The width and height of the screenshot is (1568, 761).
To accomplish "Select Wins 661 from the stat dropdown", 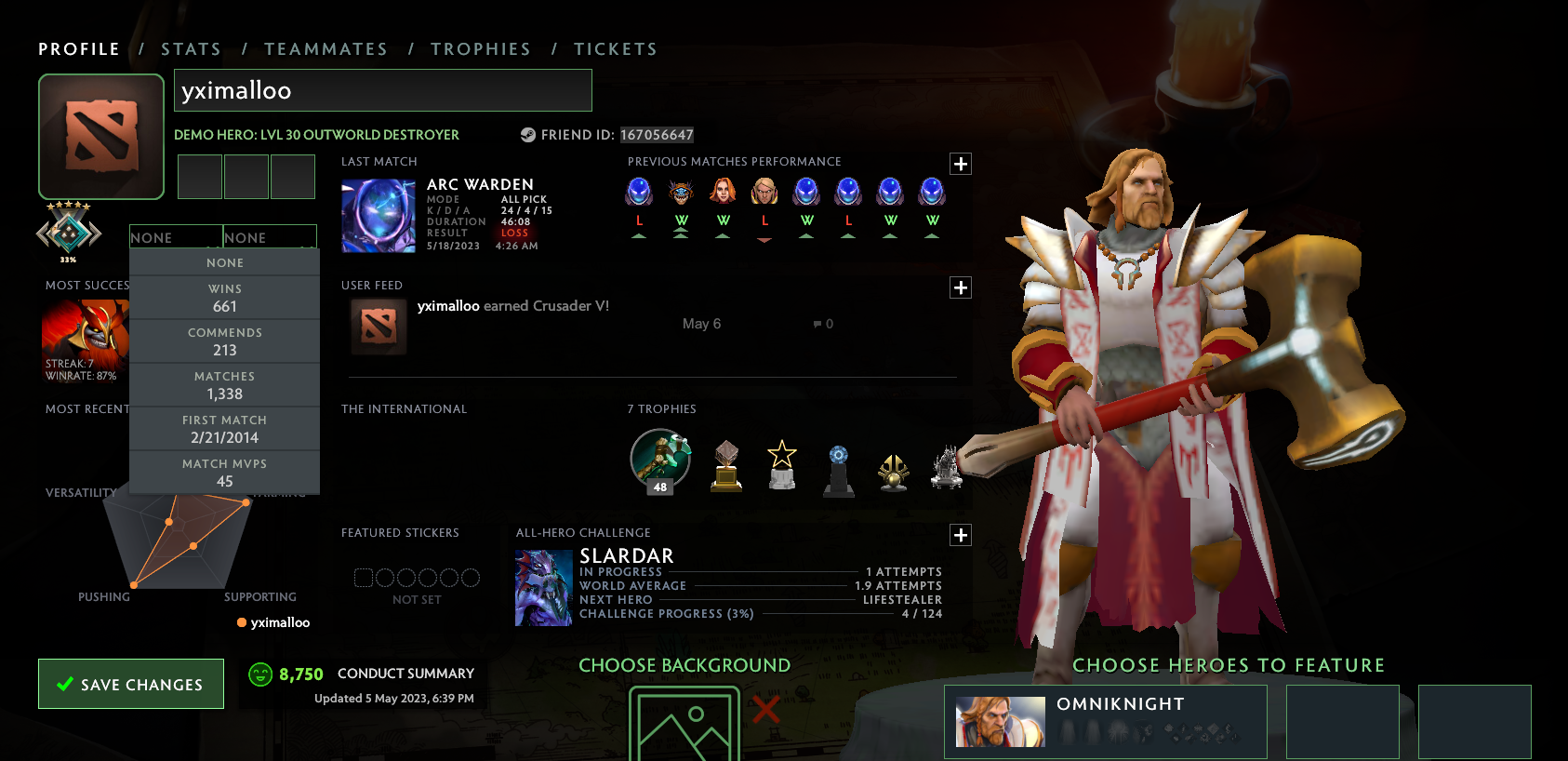I will [225, 297].
